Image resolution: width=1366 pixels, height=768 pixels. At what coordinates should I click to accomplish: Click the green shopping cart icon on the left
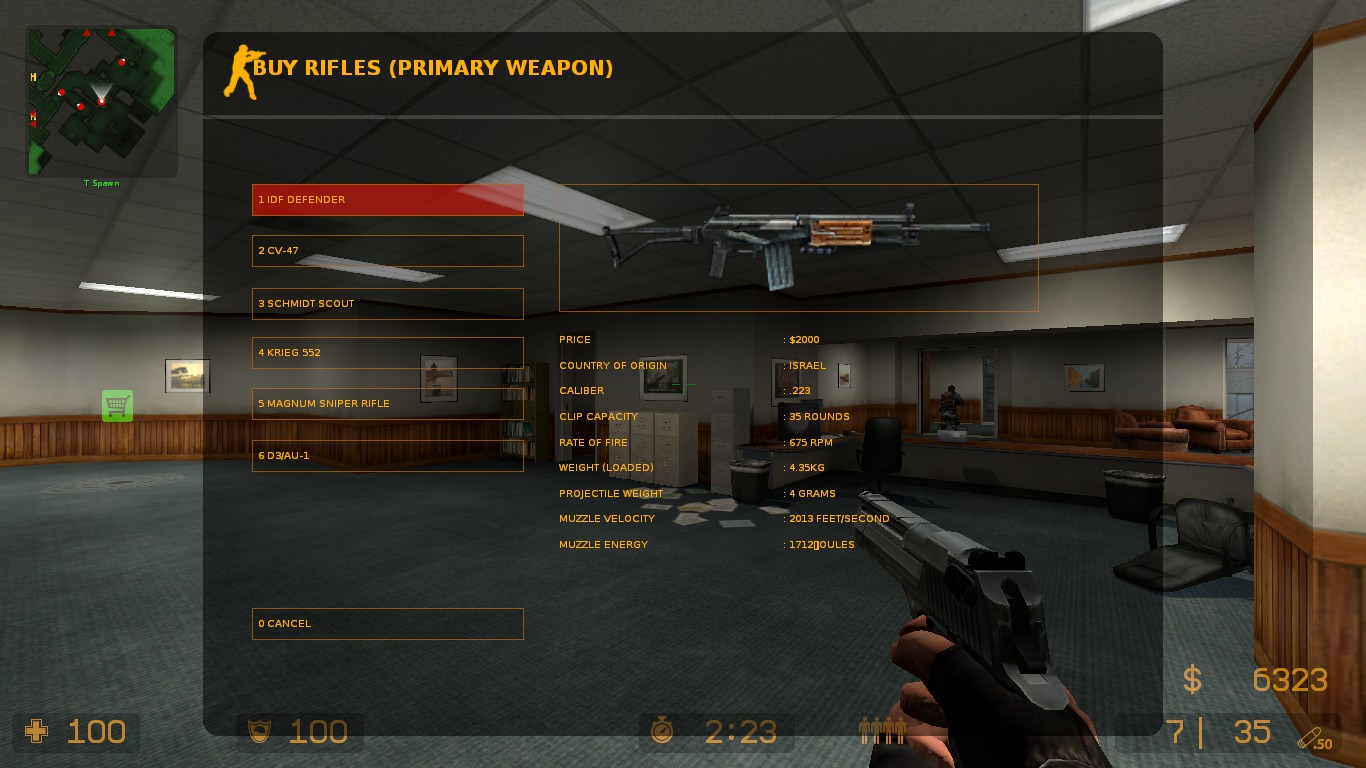pos(117,406)
